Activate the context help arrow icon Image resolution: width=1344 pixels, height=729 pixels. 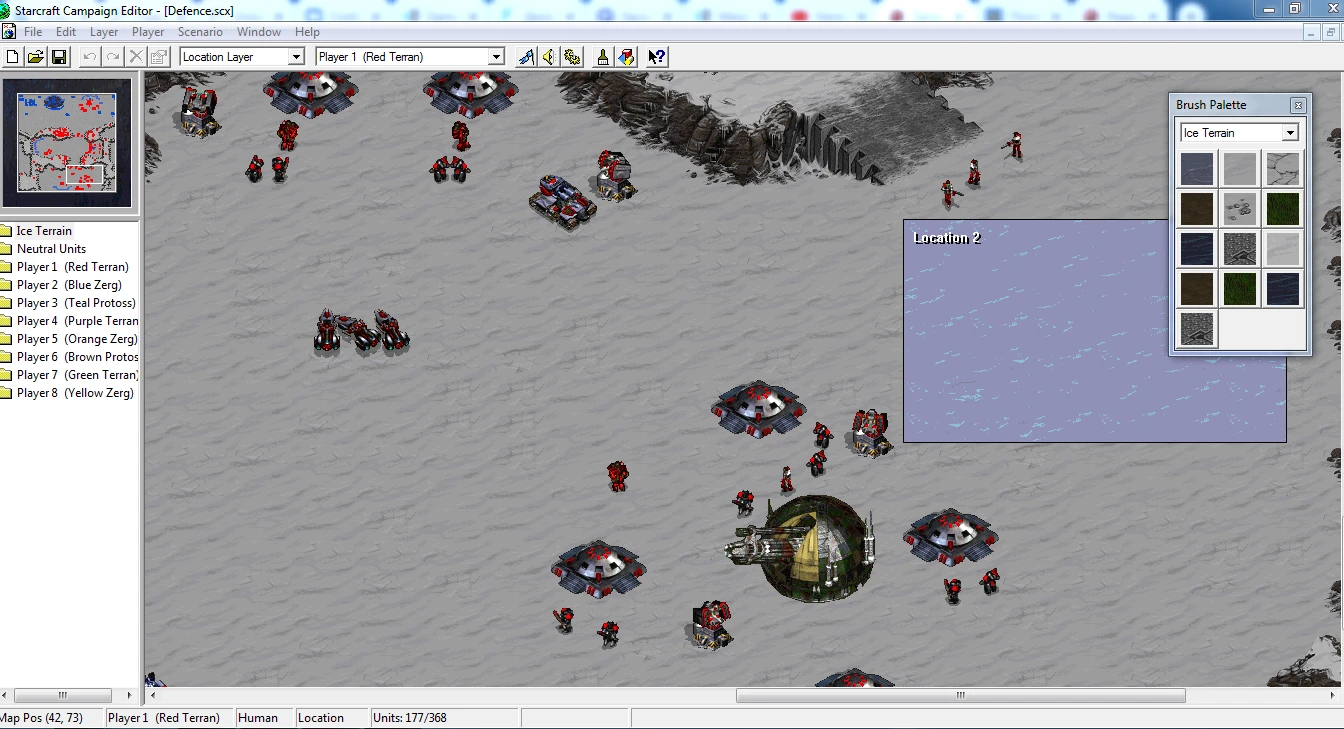point(656,57)
